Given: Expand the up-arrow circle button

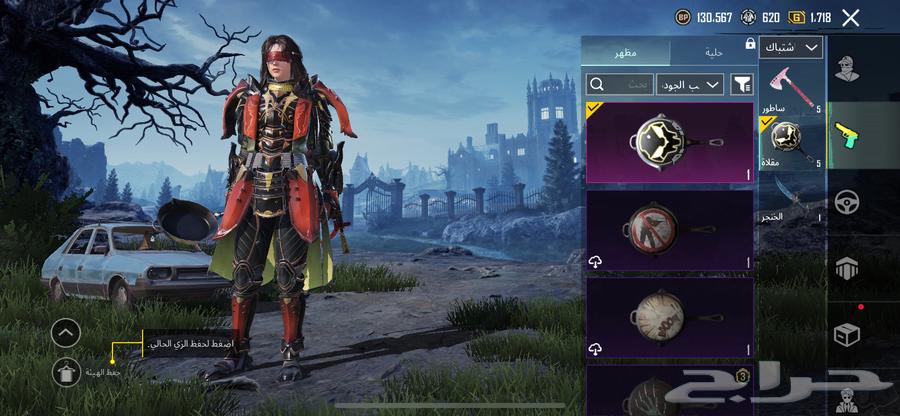Looking at the screenshot, I should pos(66,333).
